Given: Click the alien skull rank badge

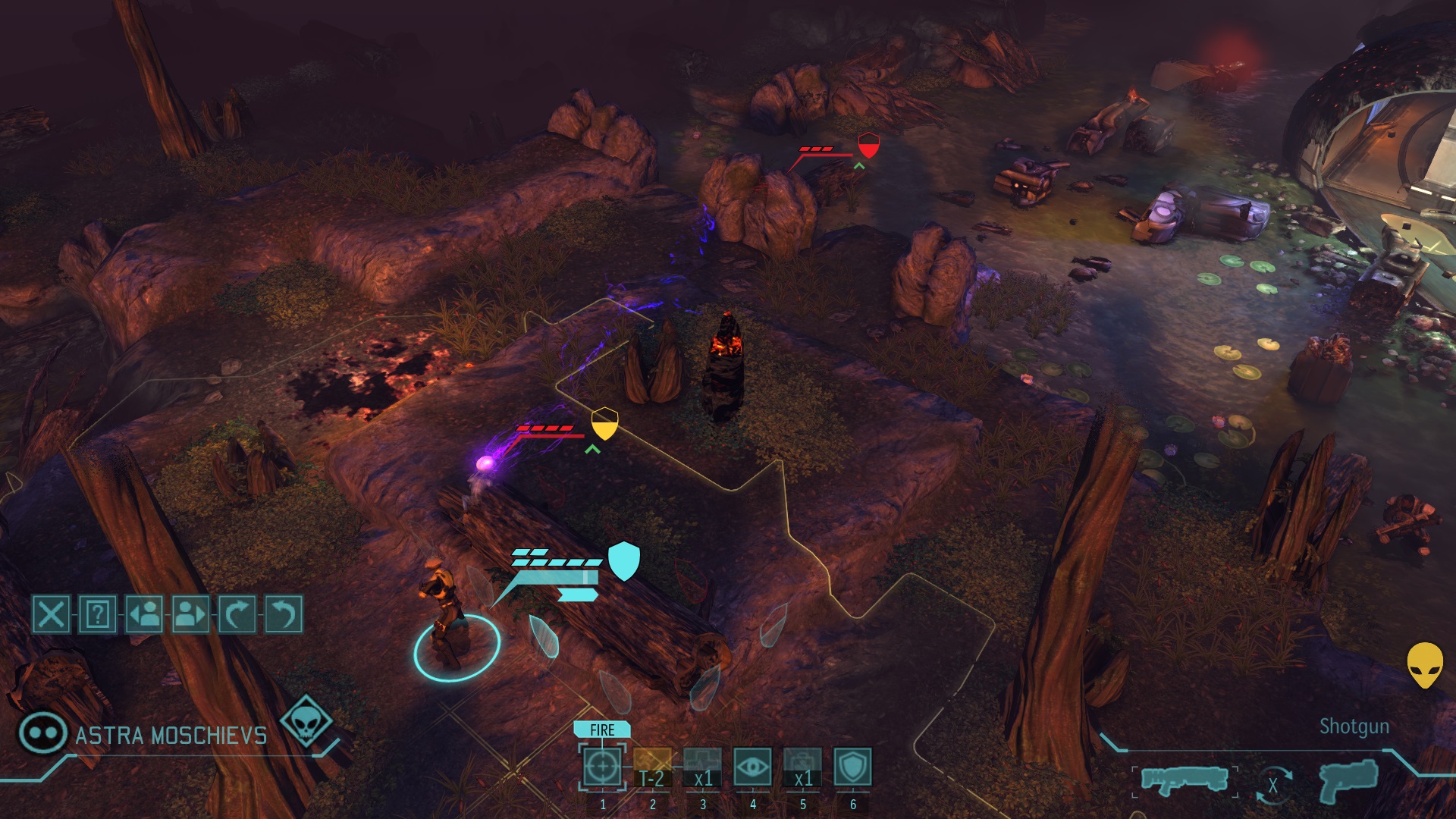Looking at the screenshot, I should pyautogui.click(x=306, y=721).
